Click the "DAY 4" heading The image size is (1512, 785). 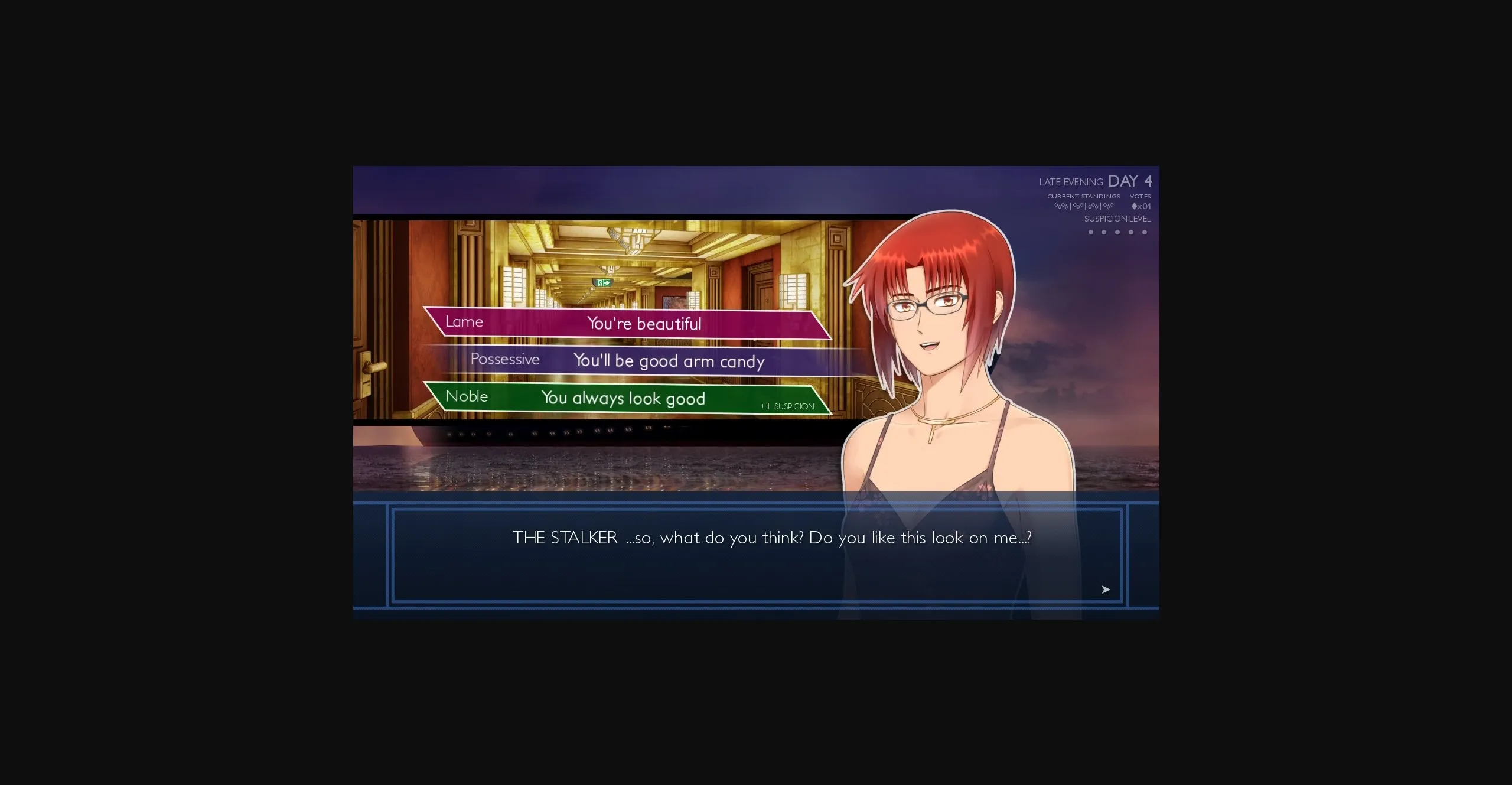[1130, 182]
